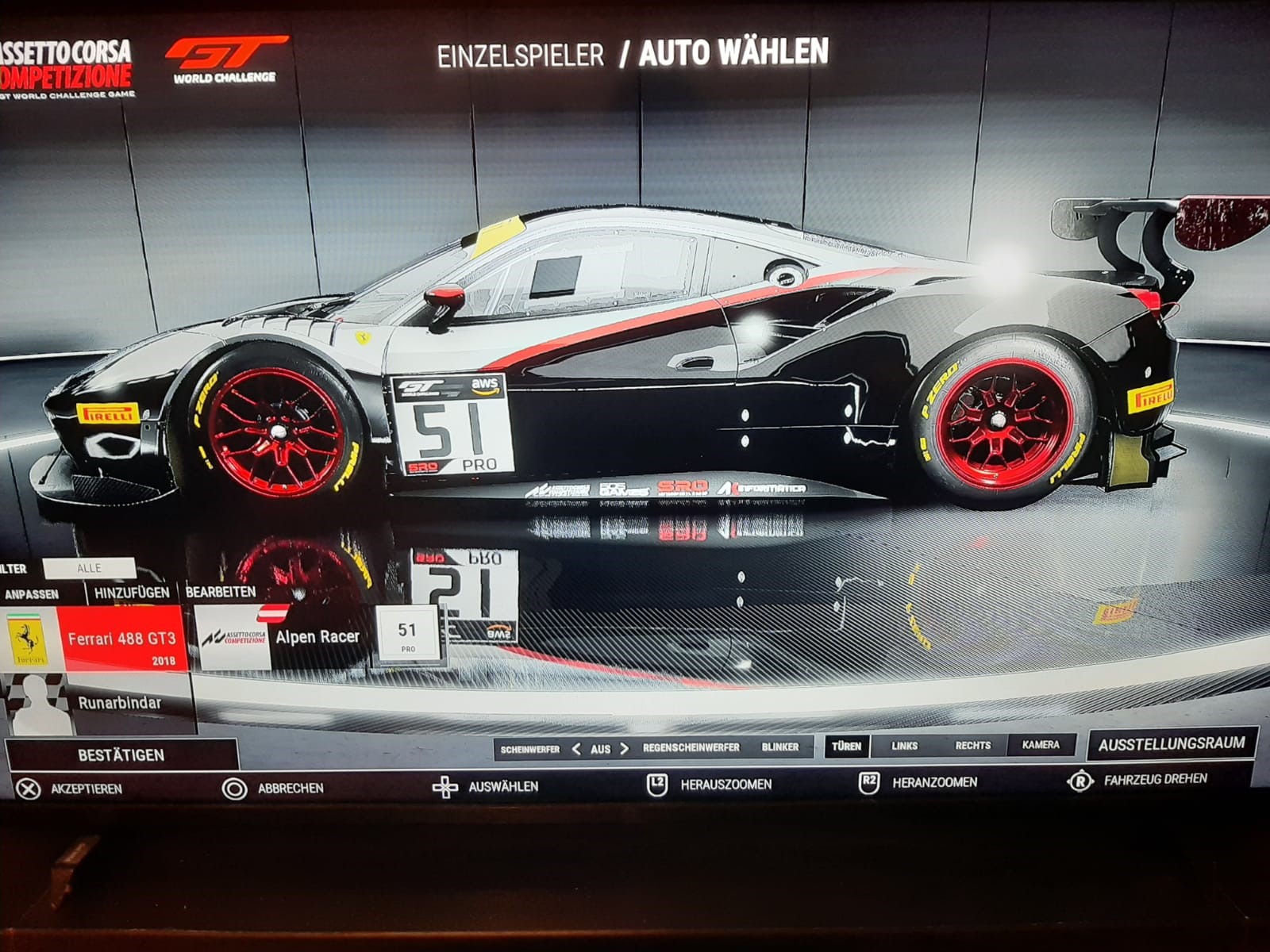Open the Rechts right door
This screenshot has height=952, width=1270.
[972, 746]
